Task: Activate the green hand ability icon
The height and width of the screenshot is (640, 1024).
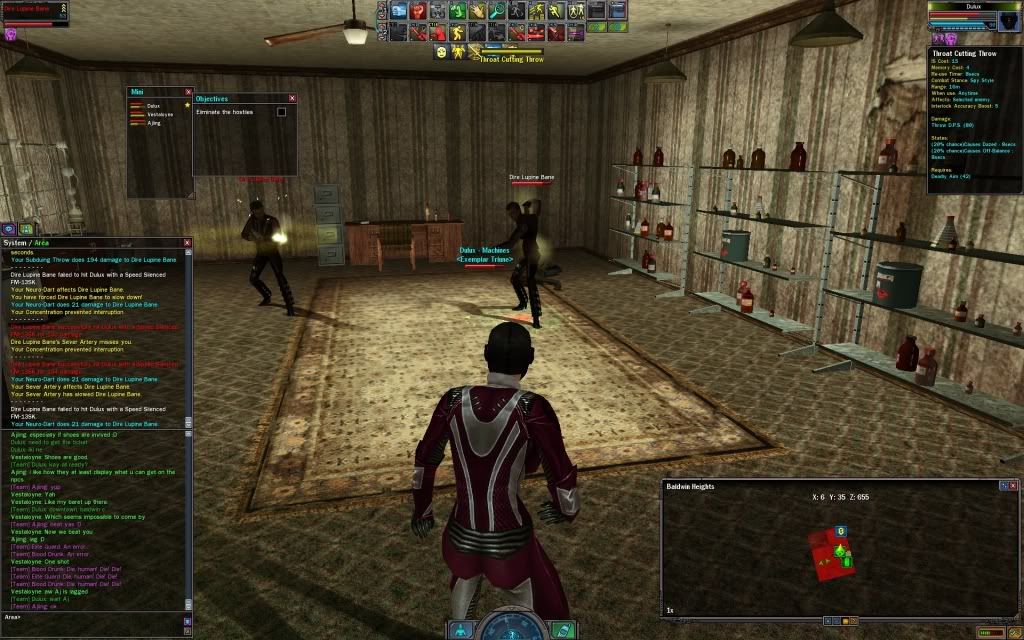Action: [456, 11]
